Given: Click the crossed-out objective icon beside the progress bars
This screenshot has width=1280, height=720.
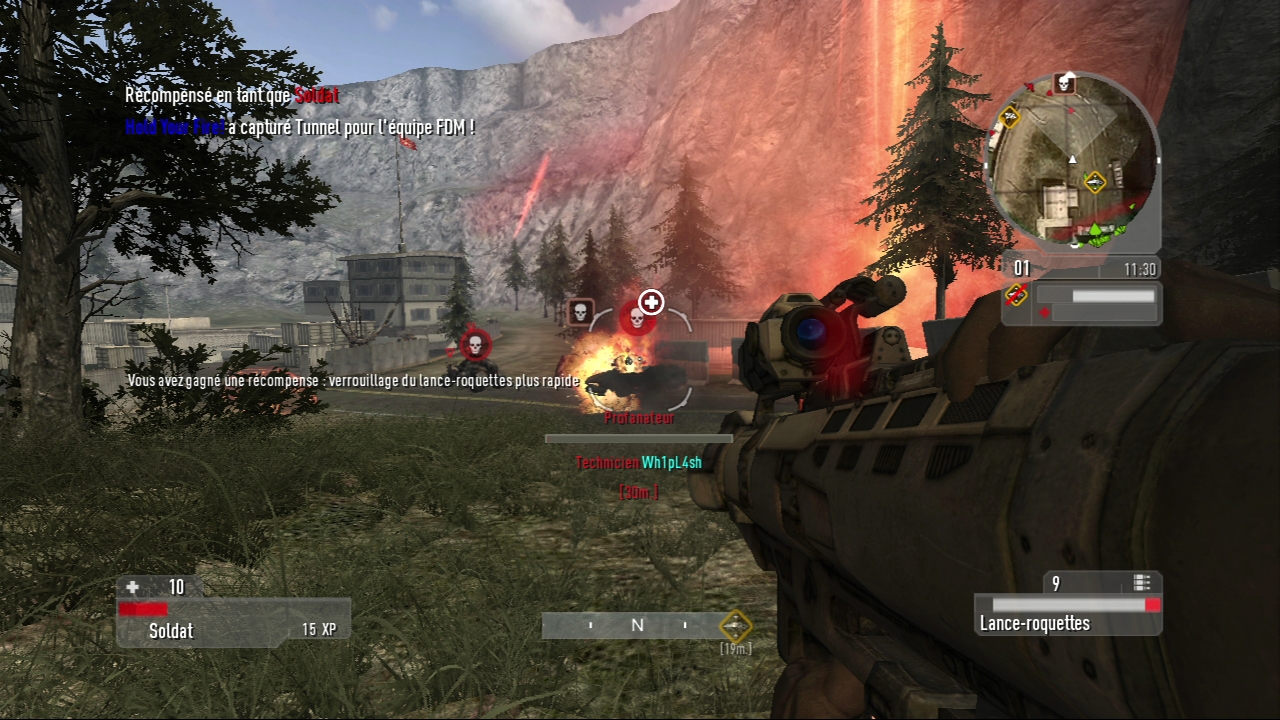Looking at the screenshot, I should point(1018,295).
